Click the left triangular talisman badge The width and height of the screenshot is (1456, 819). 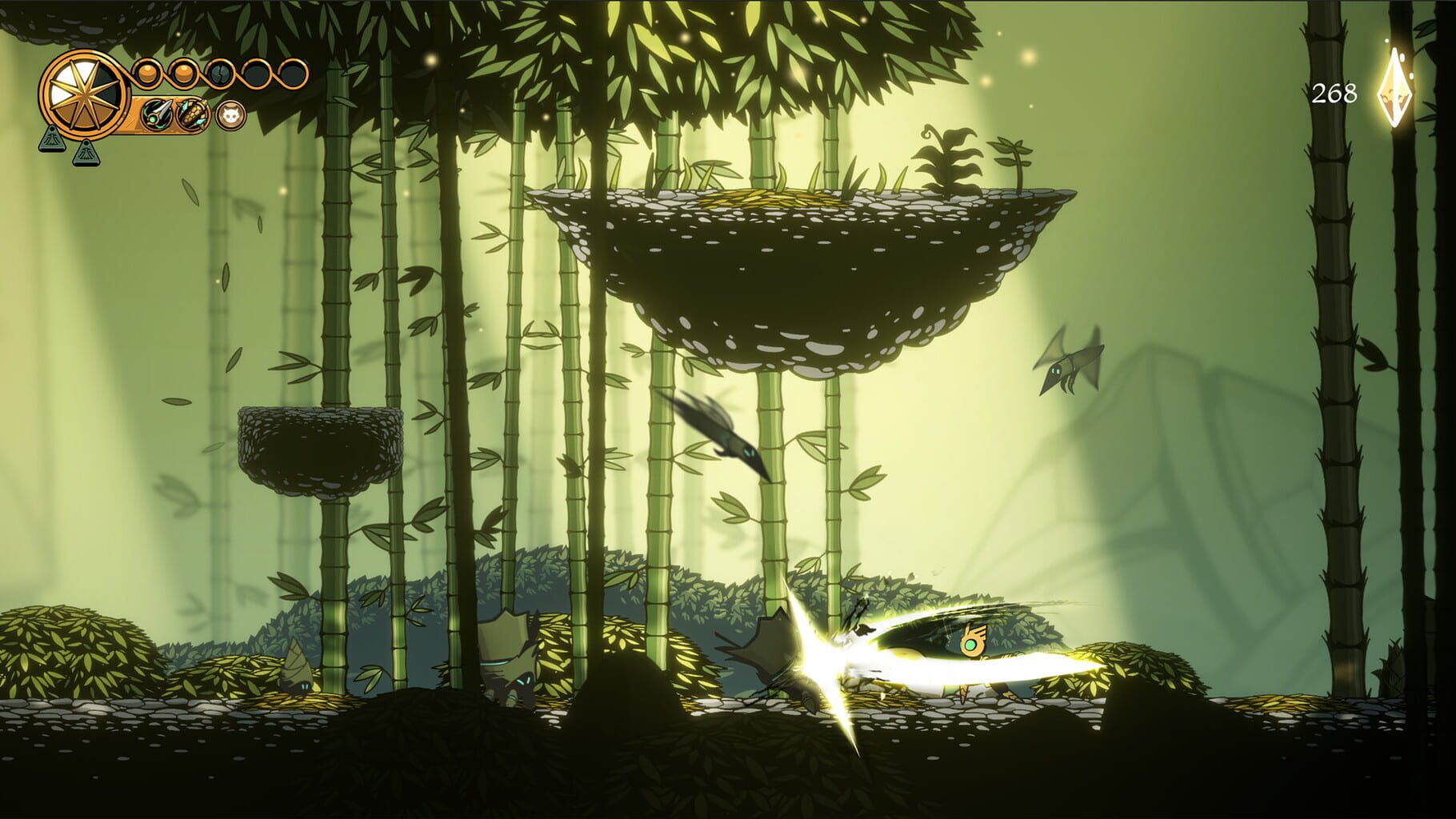[51, 142]
